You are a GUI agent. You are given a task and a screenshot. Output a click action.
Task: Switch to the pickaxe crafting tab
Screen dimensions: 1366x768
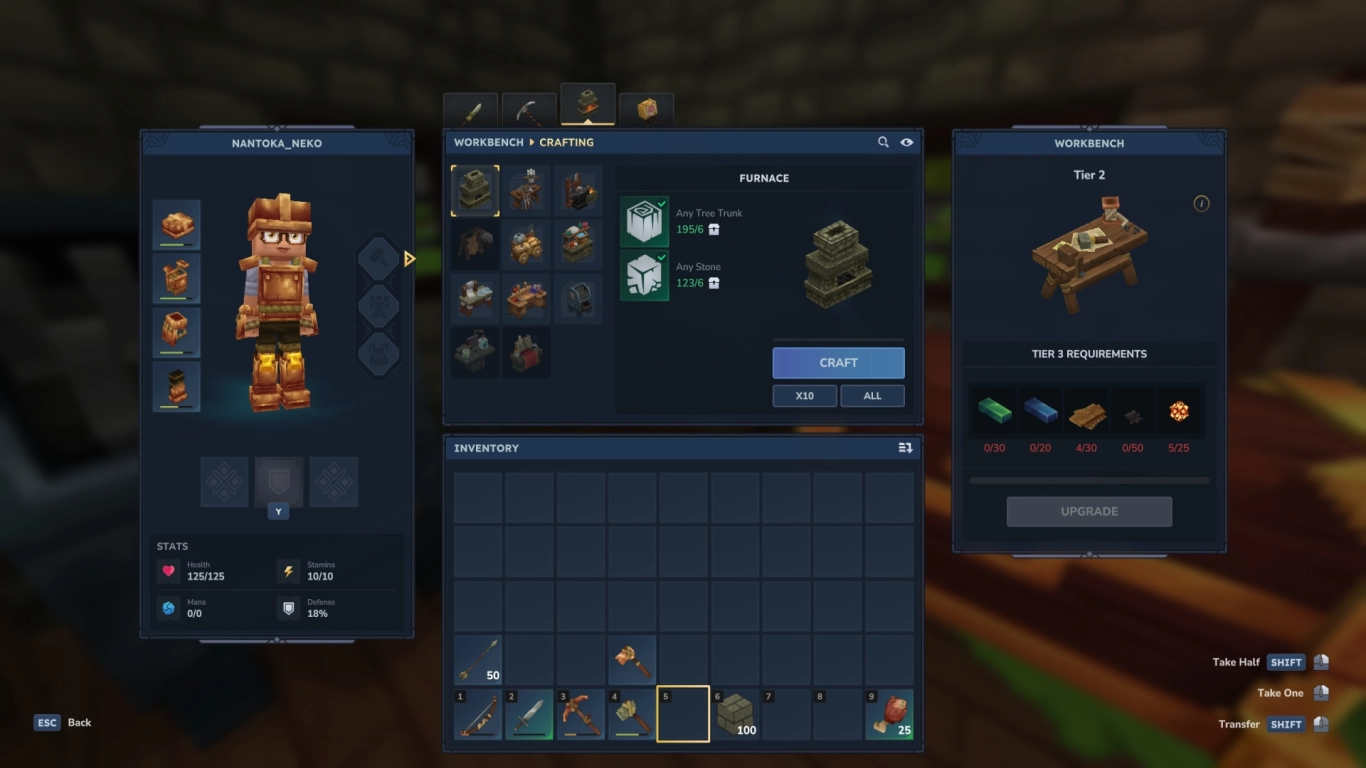click(x=528, y=108)
